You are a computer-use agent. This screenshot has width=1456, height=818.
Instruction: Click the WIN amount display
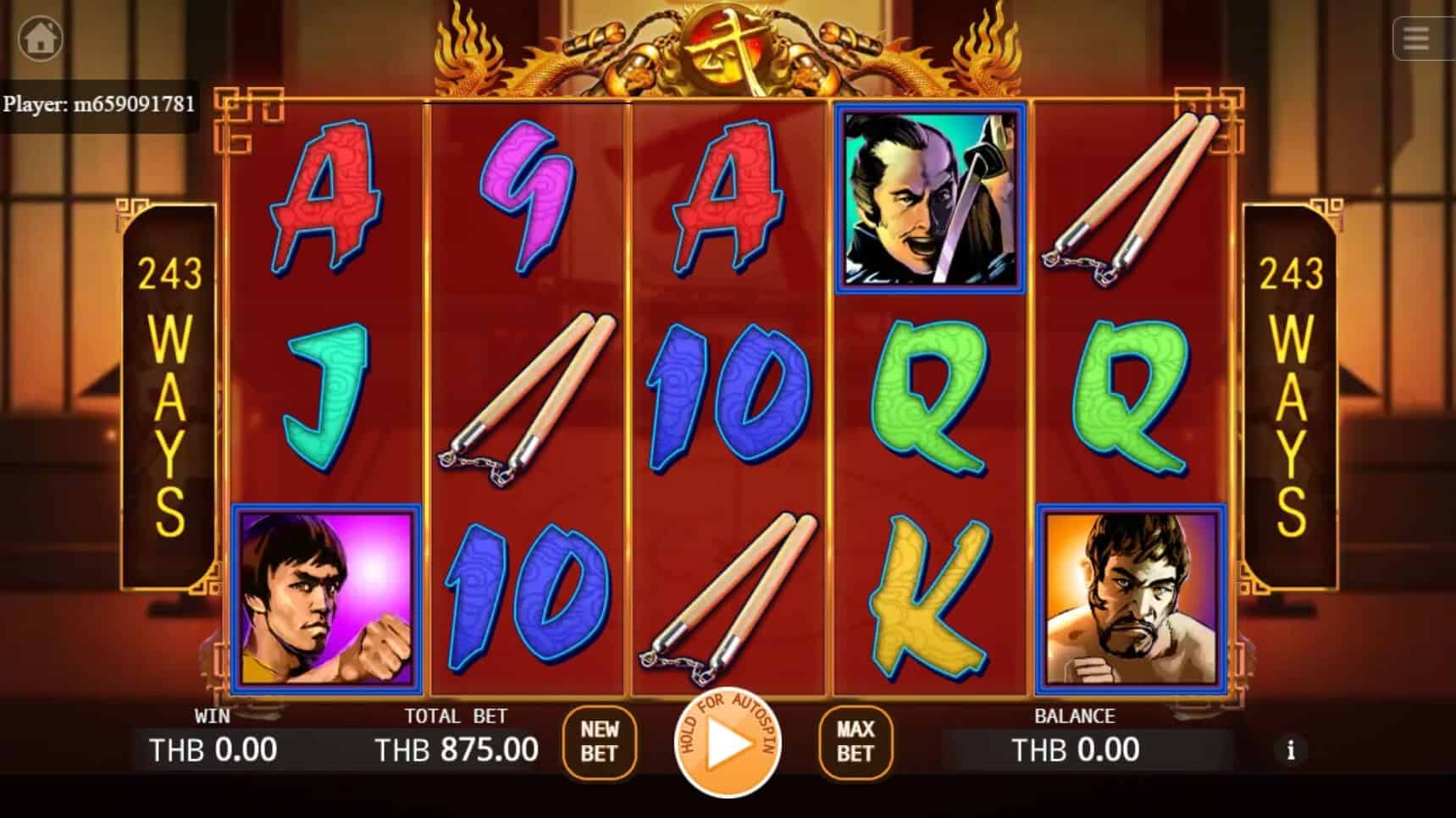tap(212, 750)
